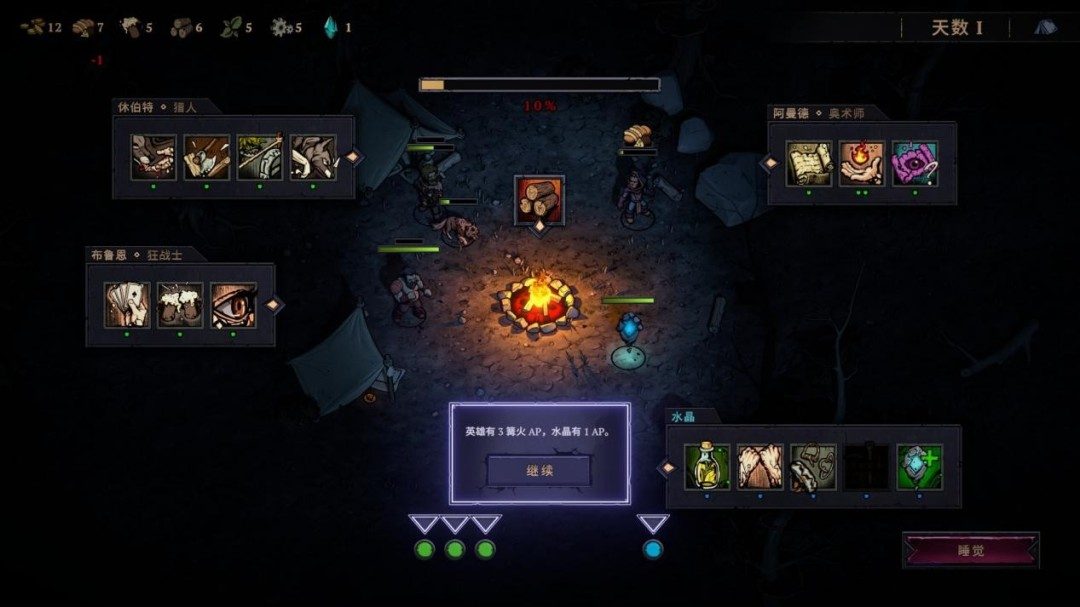Activate the crystal's shackles ability

[x=813, y=467]
